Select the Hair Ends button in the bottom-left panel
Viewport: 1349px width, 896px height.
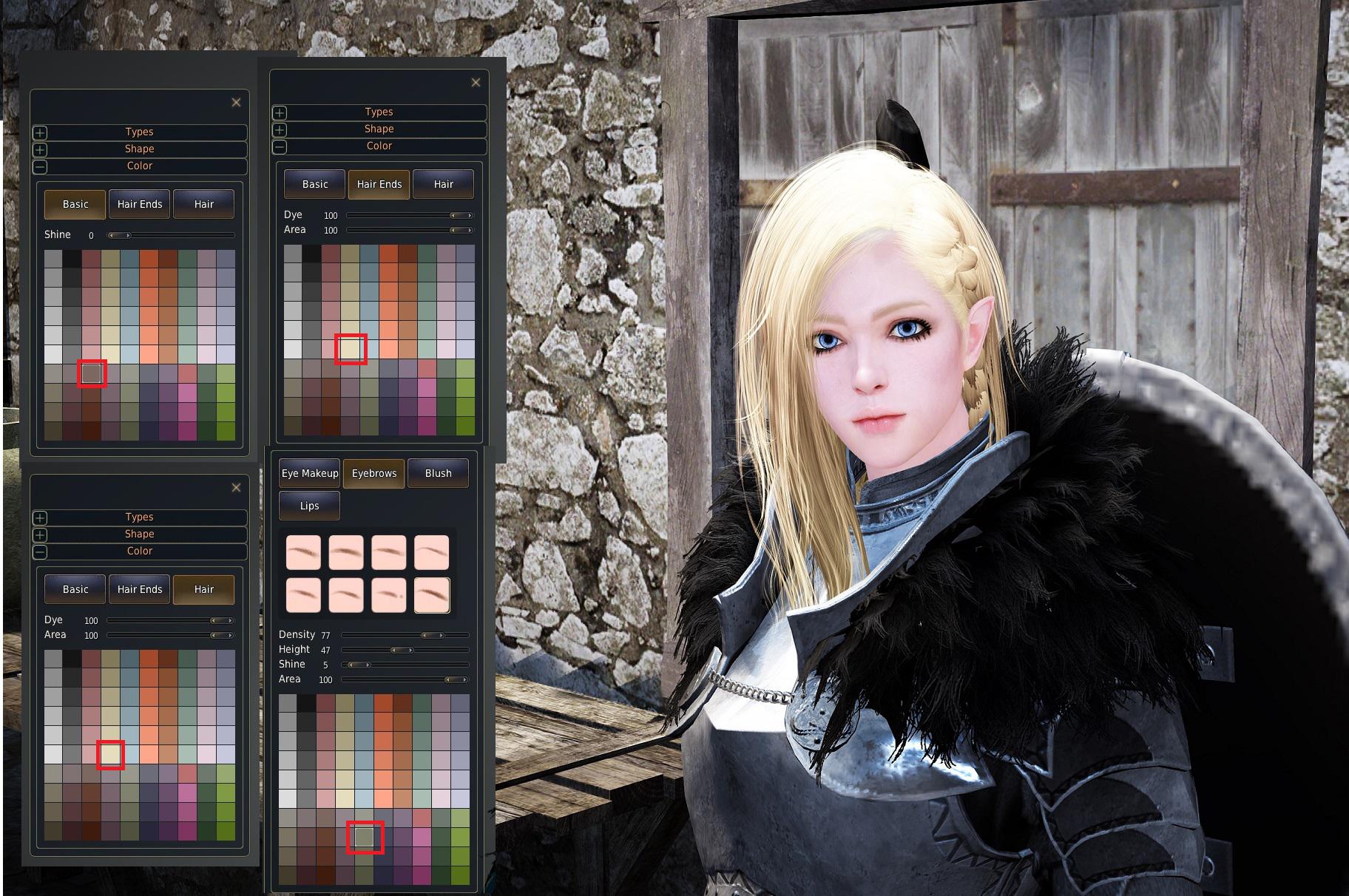(139, 589)
